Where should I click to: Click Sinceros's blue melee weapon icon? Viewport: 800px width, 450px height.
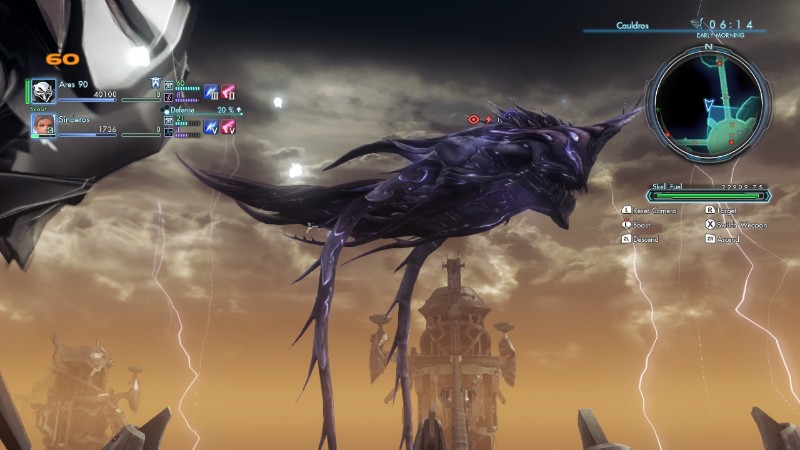211,127
